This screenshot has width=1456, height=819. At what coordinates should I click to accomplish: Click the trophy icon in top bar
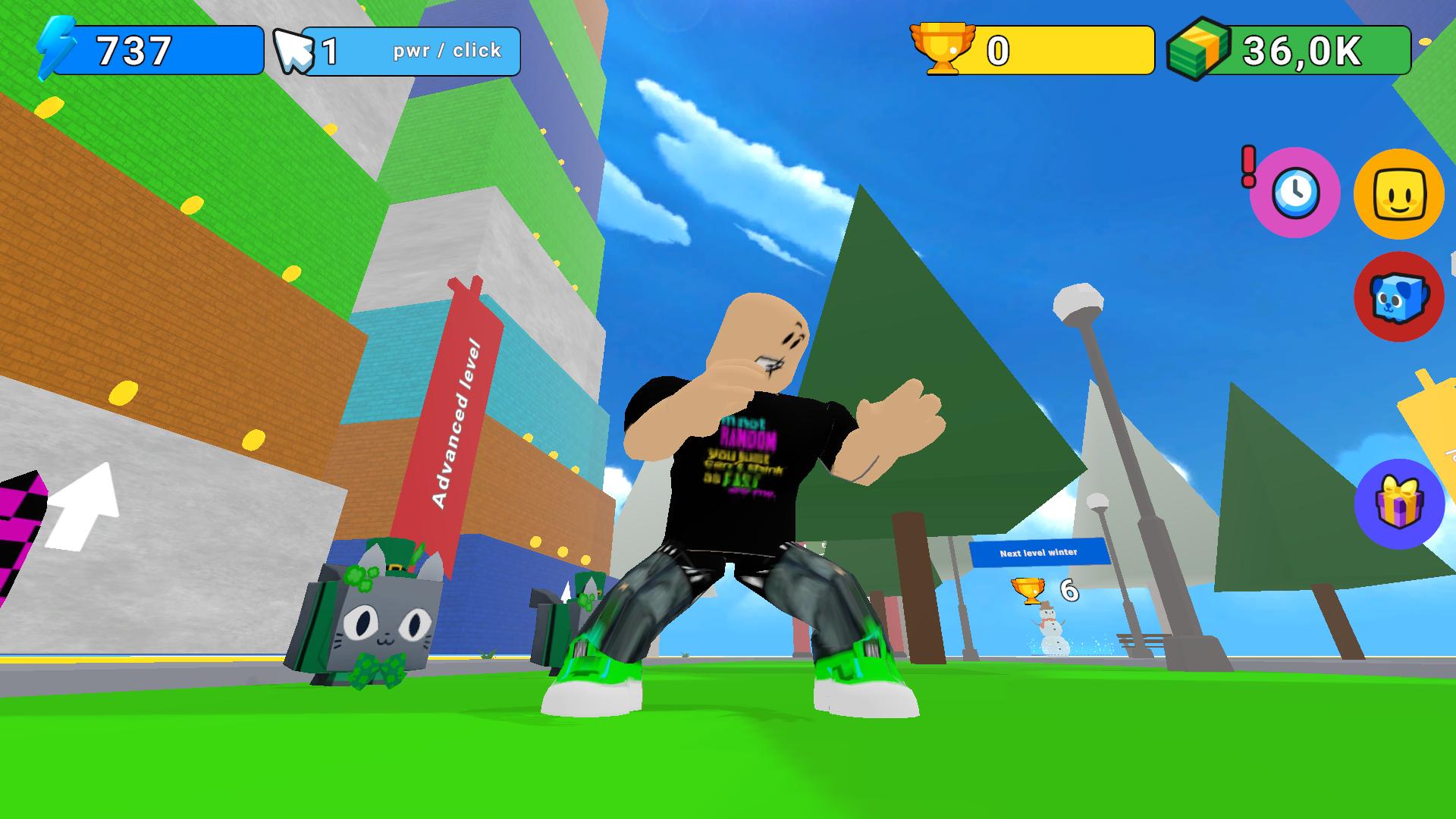(943, 49)
